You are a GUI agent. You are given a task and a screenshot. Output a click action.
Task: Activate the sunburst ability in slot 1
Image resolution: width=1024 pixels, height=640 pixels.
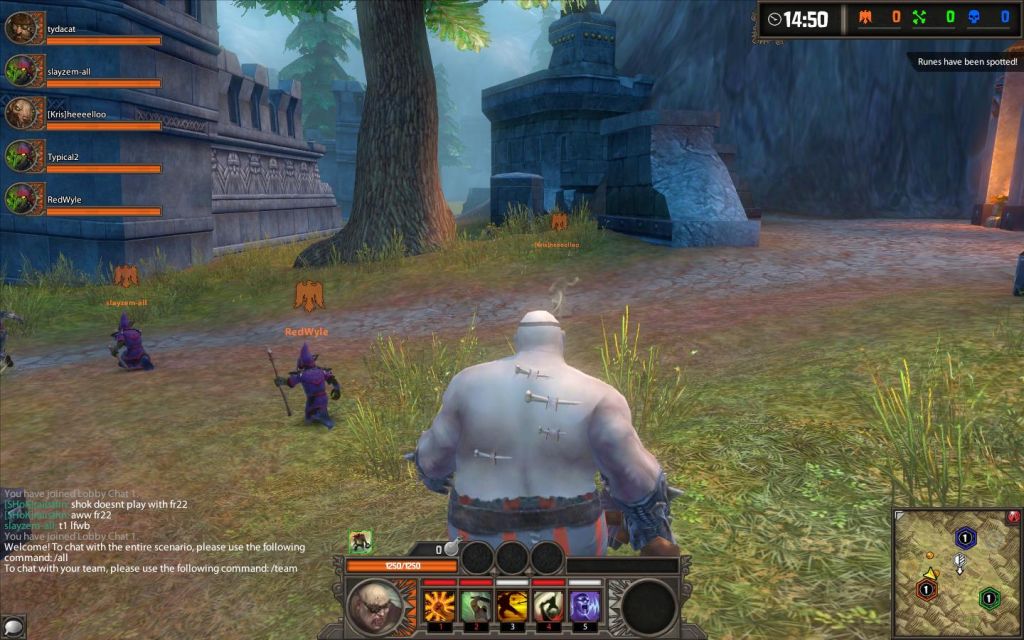tap(440, 606)
